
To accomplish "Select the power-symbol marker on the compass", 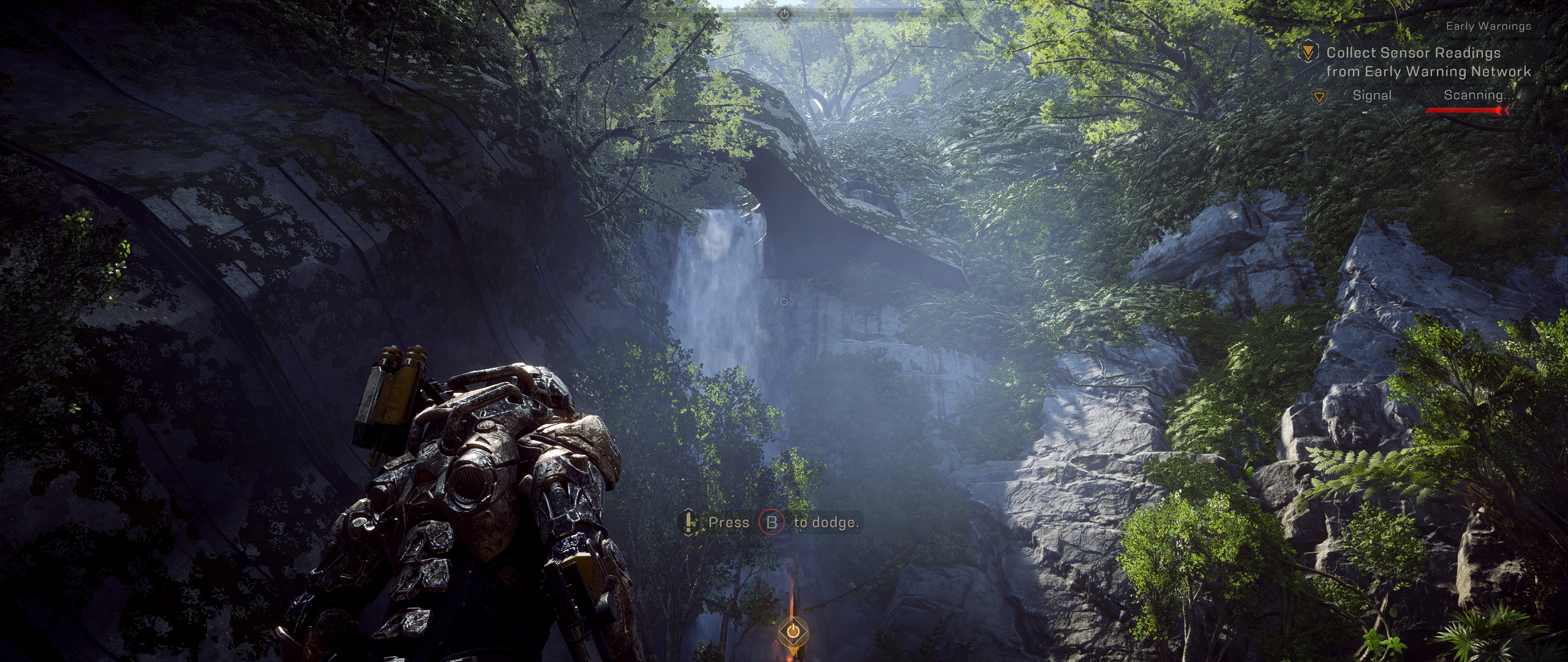I will point(785,13).
